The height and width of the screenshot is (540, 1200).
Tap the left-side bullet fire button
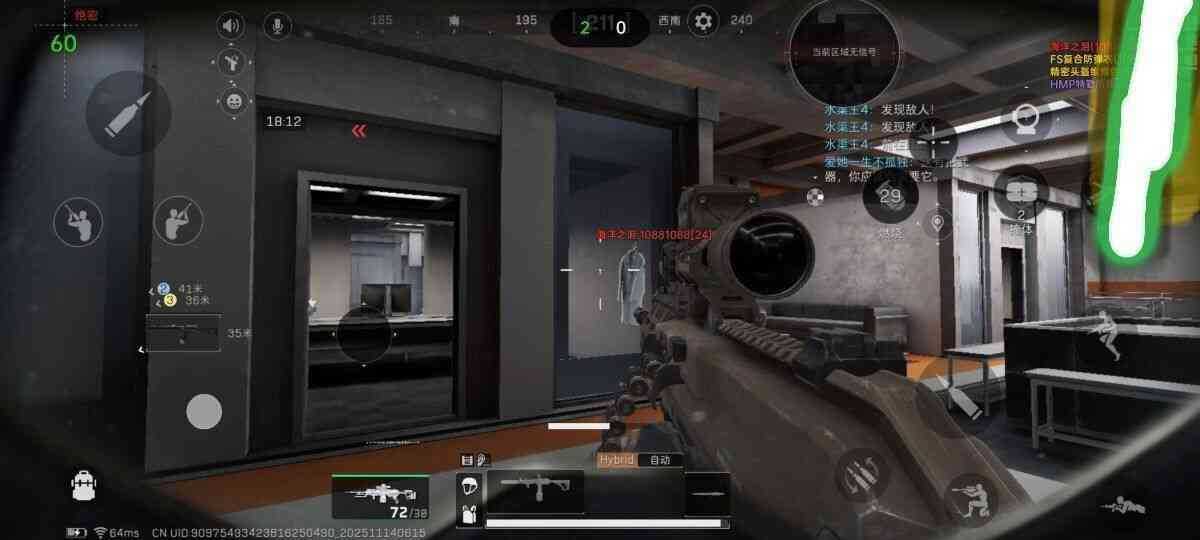[x=128, y=112]
